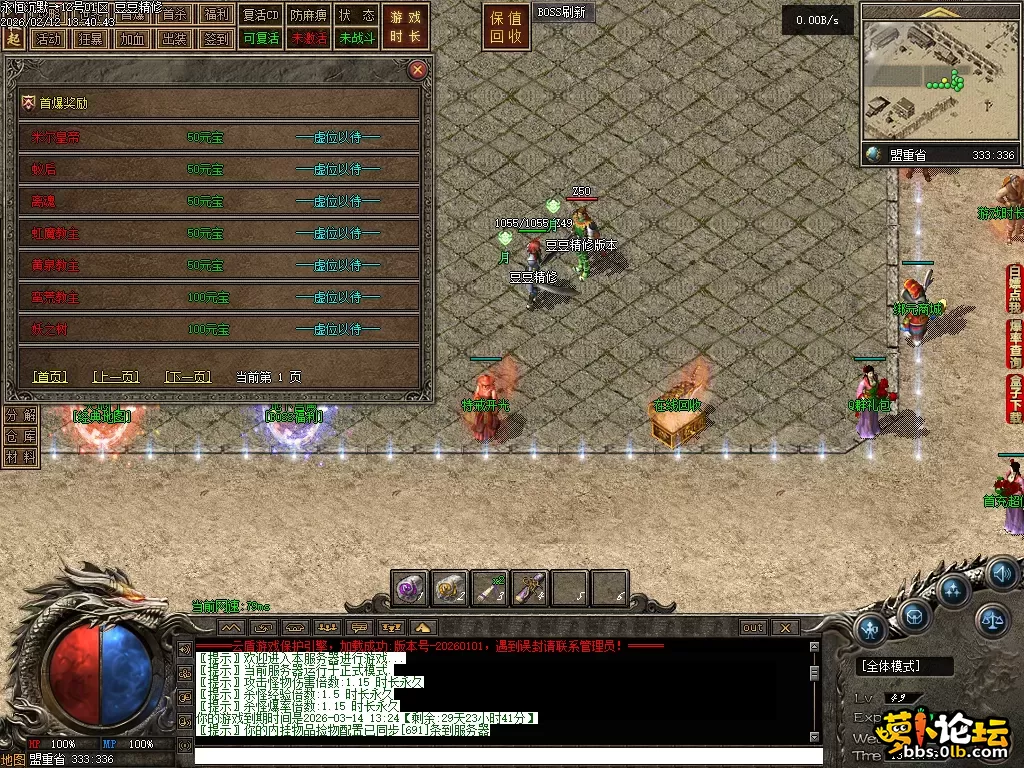Viewport: 1024px width, 768px height.
Task: Switch the 全体模式 attack mode
Action: [x=892, y=666]
